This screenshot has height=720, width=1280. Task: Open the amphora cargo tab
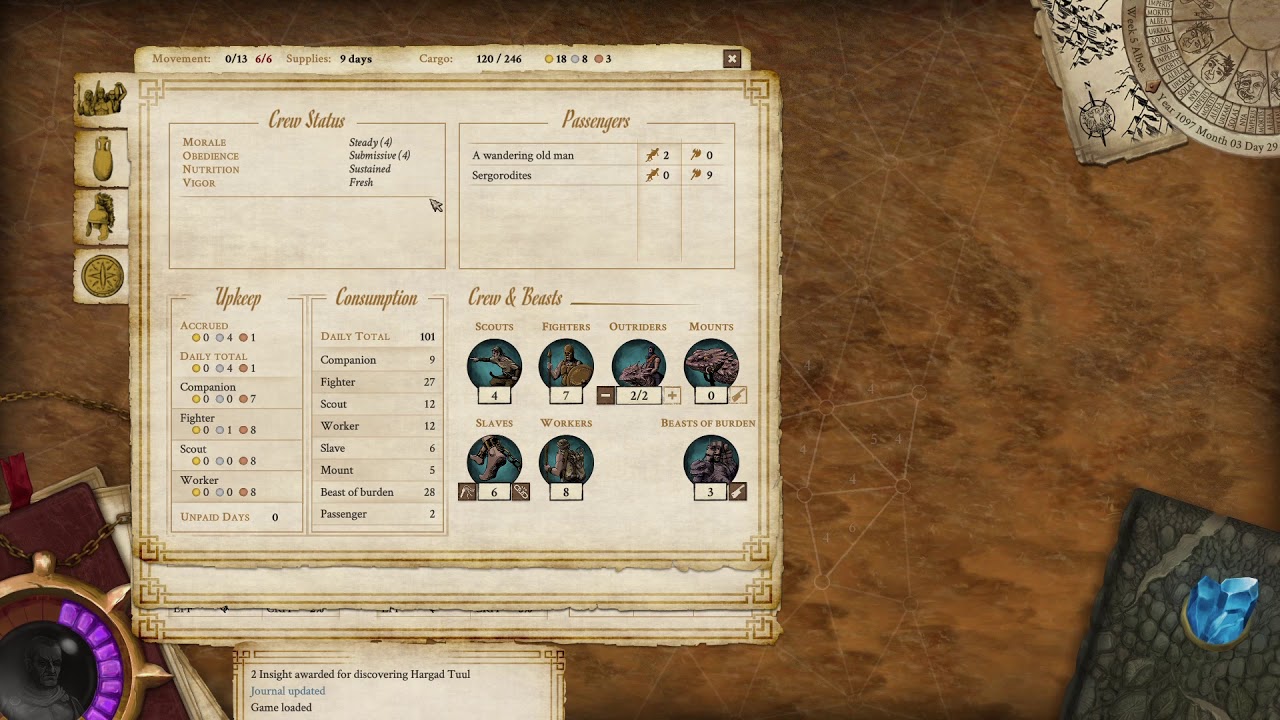coord(102,158)
